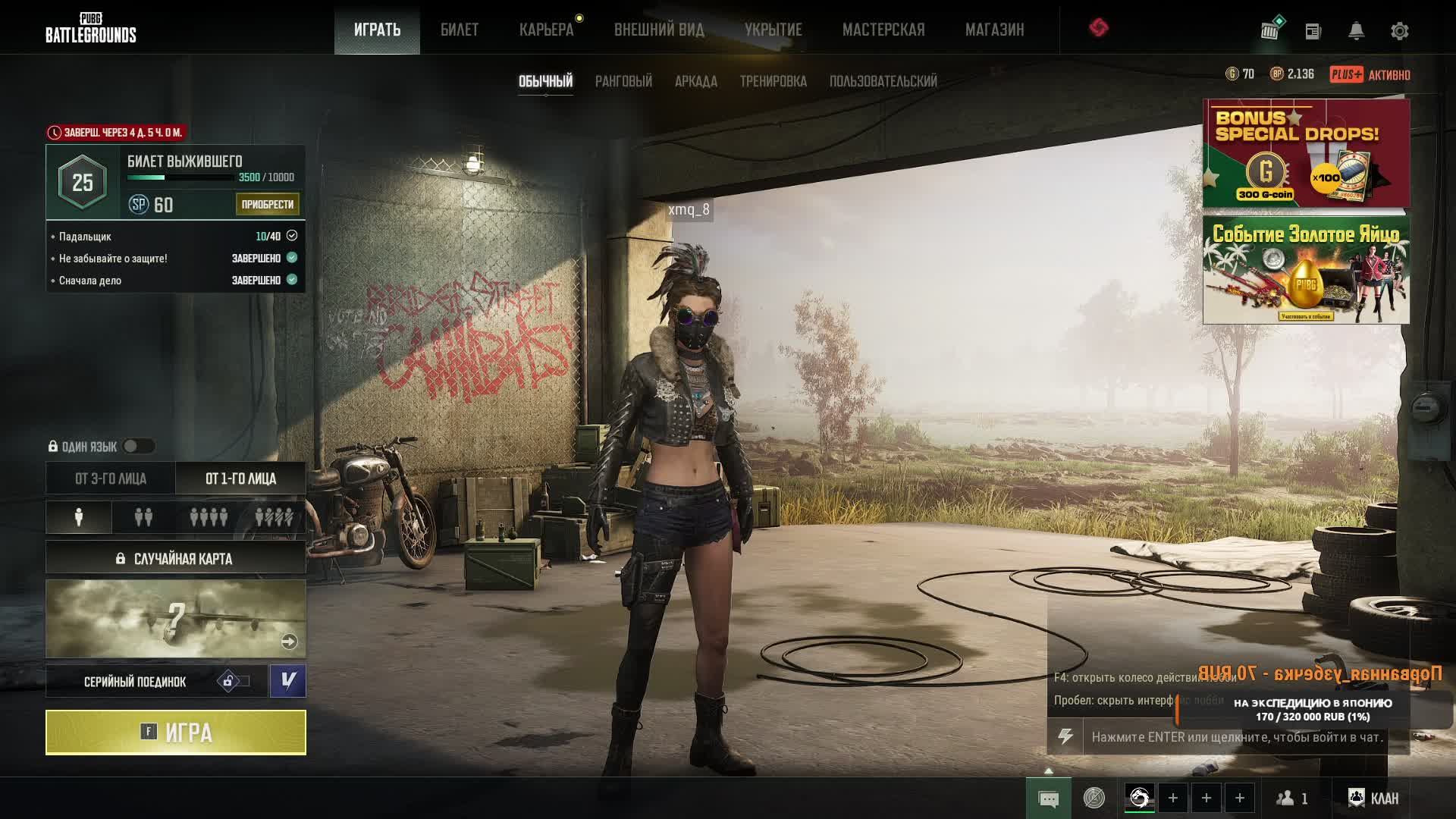Check notifications with the bell icon

(x=1356, y=31)
